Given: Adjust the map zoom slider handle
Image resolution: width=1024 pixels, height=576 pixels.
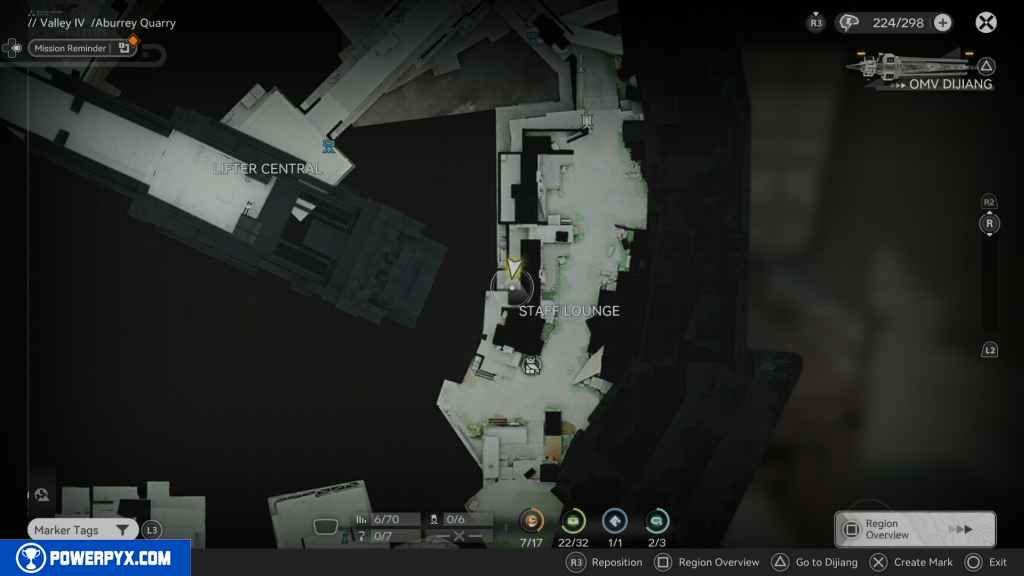Looking at the screenshot, I should [x=989, y=224].
